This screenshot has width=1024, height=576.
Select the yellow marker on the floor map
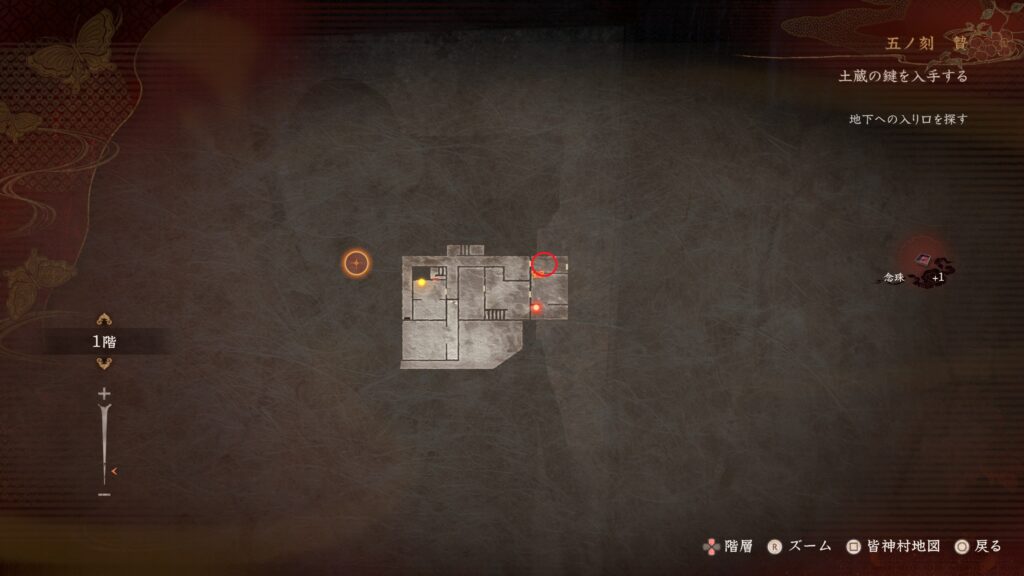click(422, 283)
